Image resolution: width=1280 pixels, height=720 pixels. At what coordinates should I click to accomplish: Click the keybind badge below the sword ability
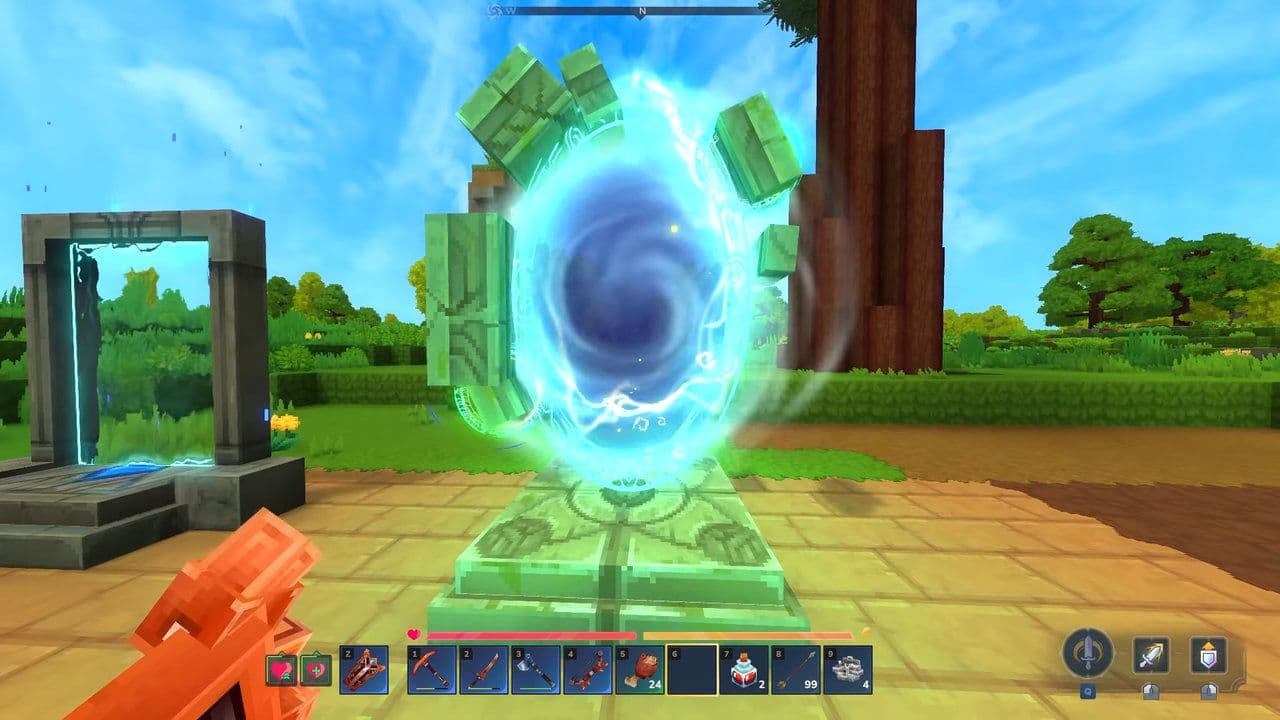pyautogui.click(x=1151, y=691)
